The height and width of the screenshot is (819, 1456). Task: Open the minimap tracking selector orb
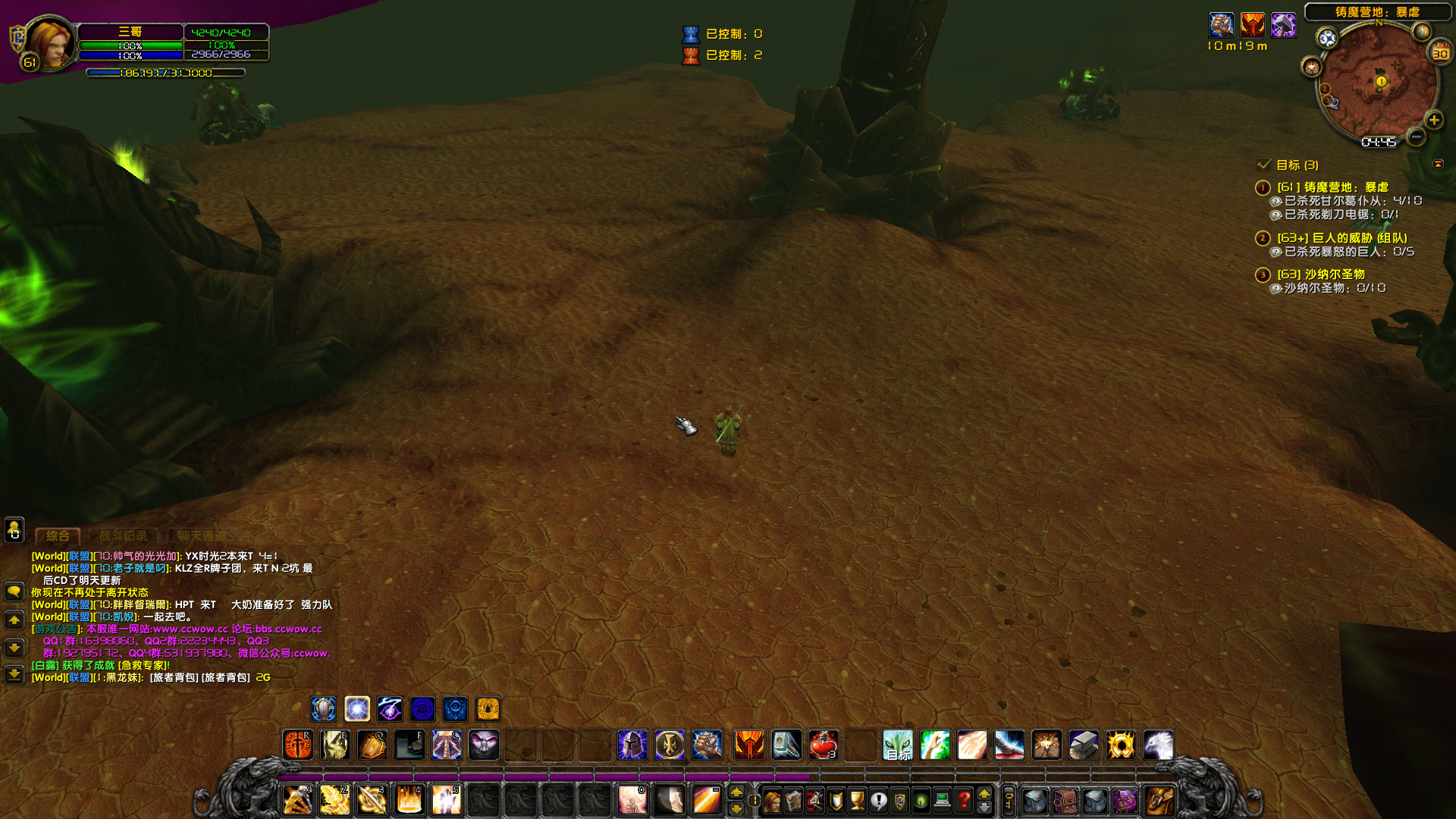click(1327, 39)
